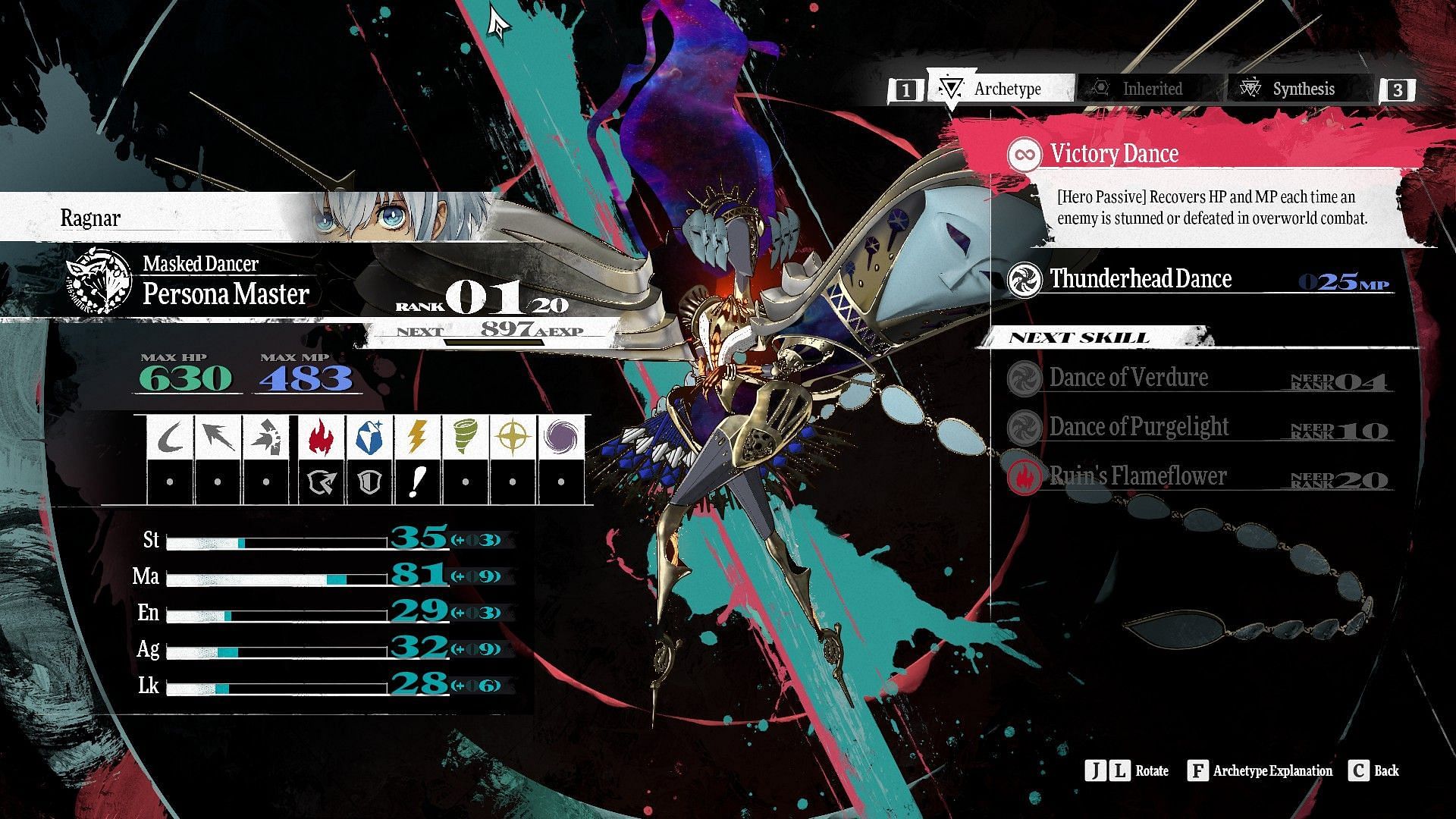The height and width of the screenshot is (819, 1456).
Task: Select the Victory Dance passive skill
Action: [1113, 154]
